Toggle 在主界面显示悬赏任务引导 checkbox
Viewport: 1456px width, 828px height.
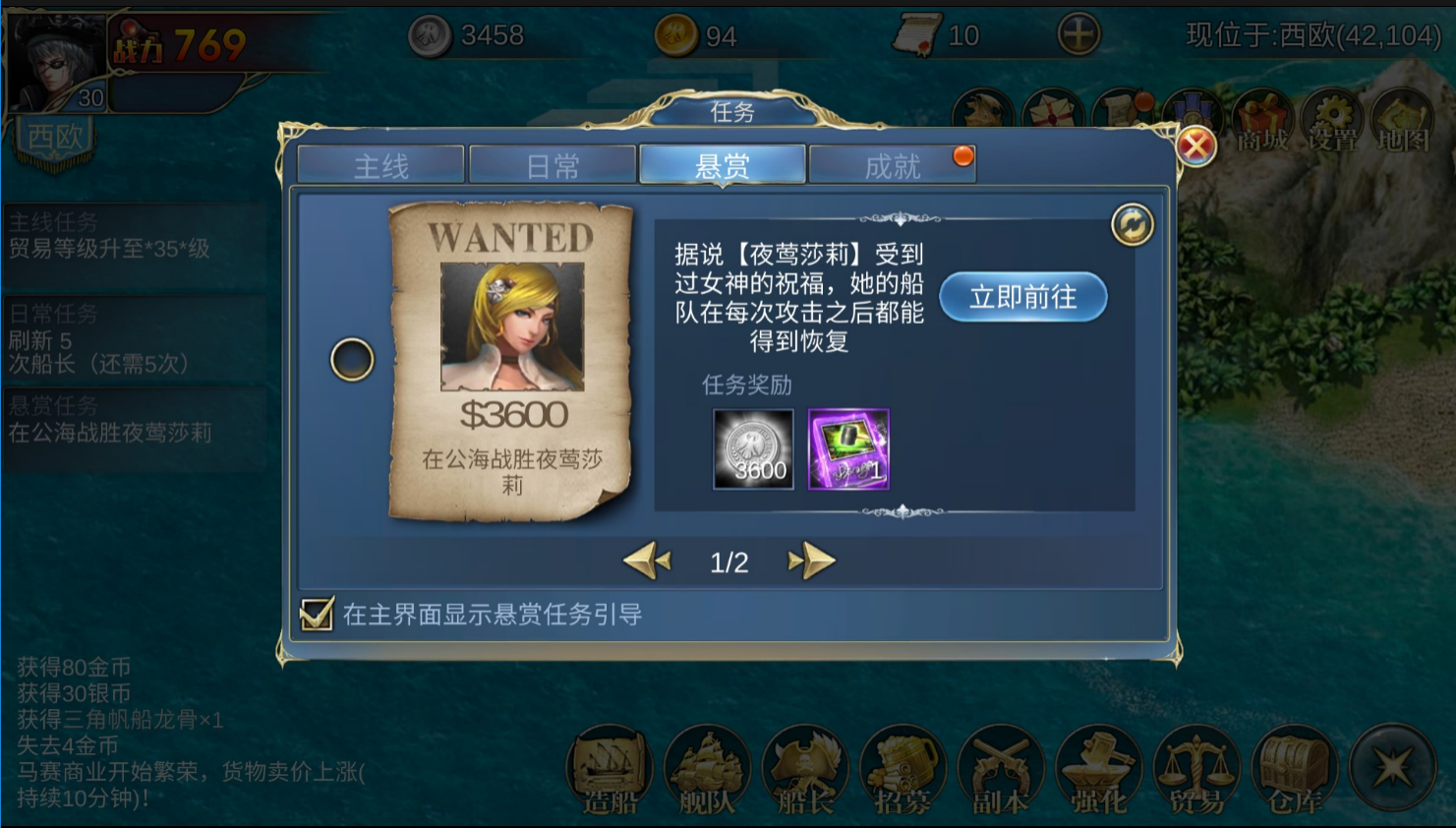[315, 613]
